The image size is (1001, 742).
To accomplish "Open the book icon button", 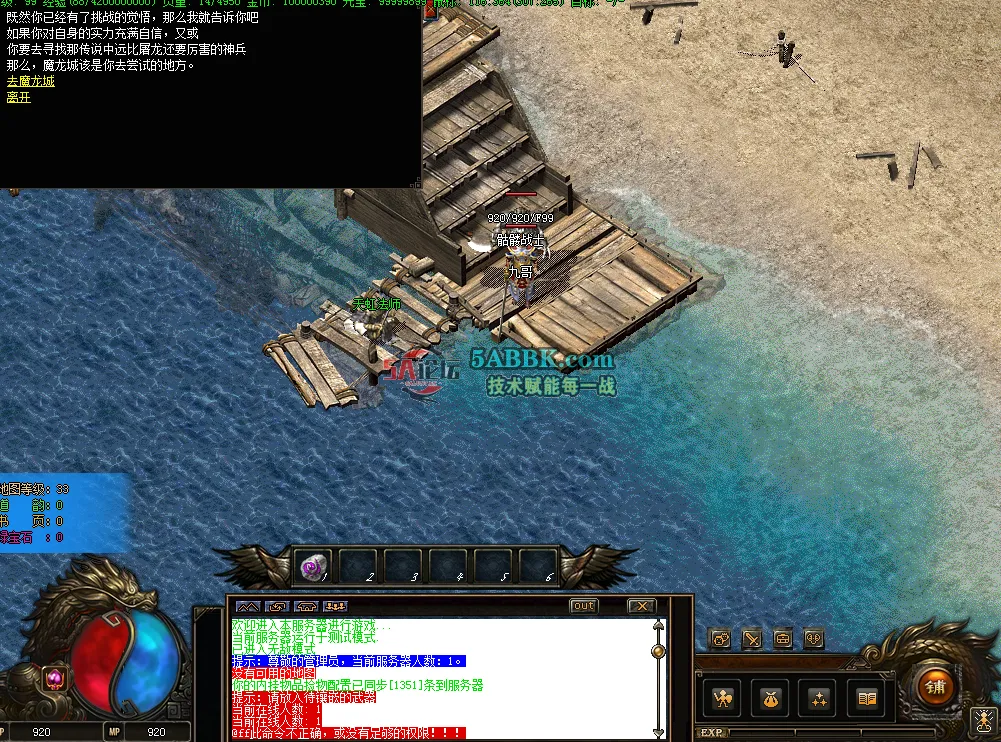I will click(866, 698).
